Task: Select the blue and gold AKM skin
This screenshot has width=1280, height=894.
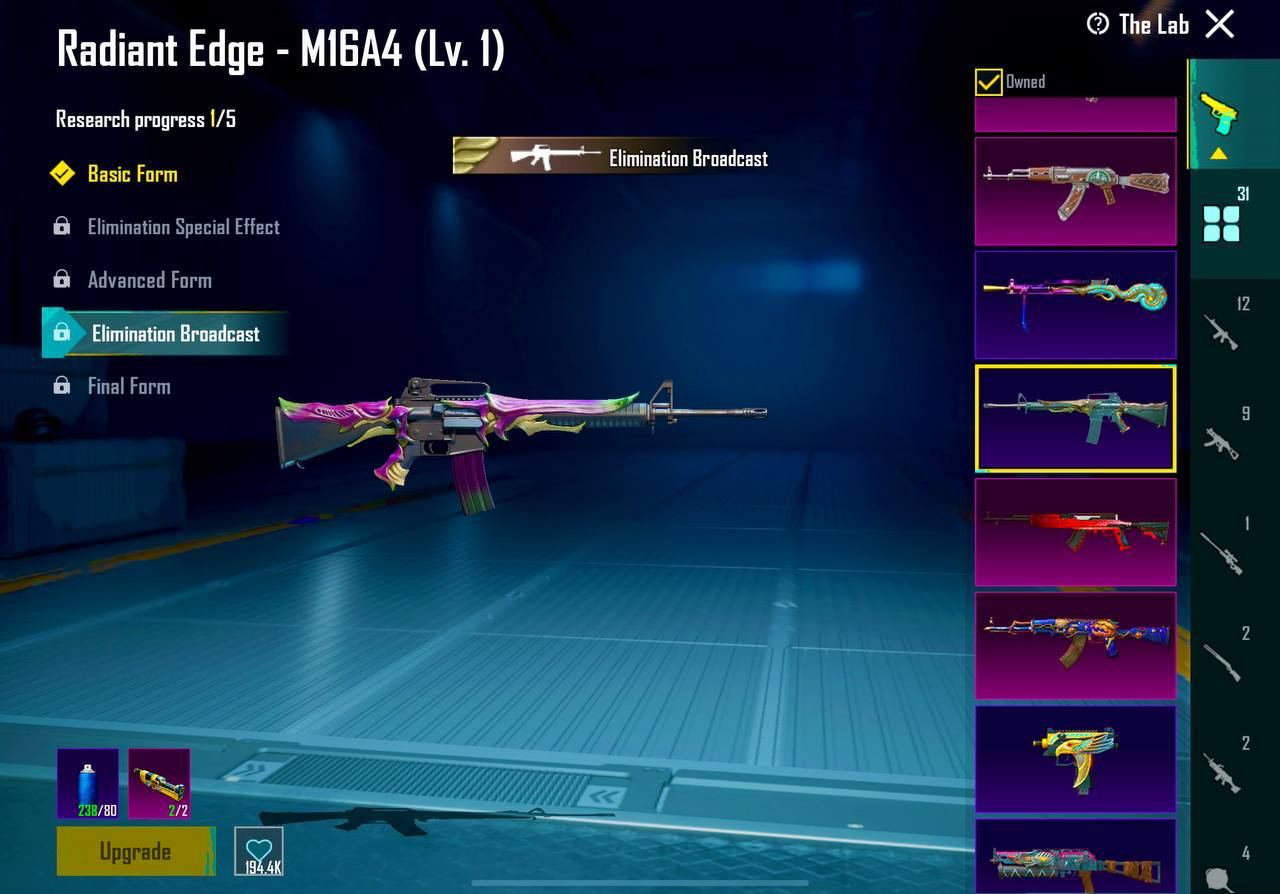Action: coord(1075,645)
